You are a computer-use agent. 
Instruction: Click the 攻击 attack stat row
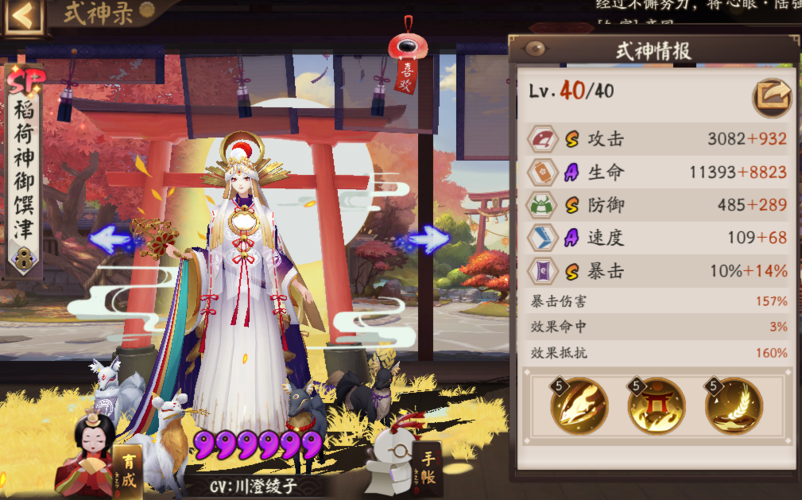point(657,139)
